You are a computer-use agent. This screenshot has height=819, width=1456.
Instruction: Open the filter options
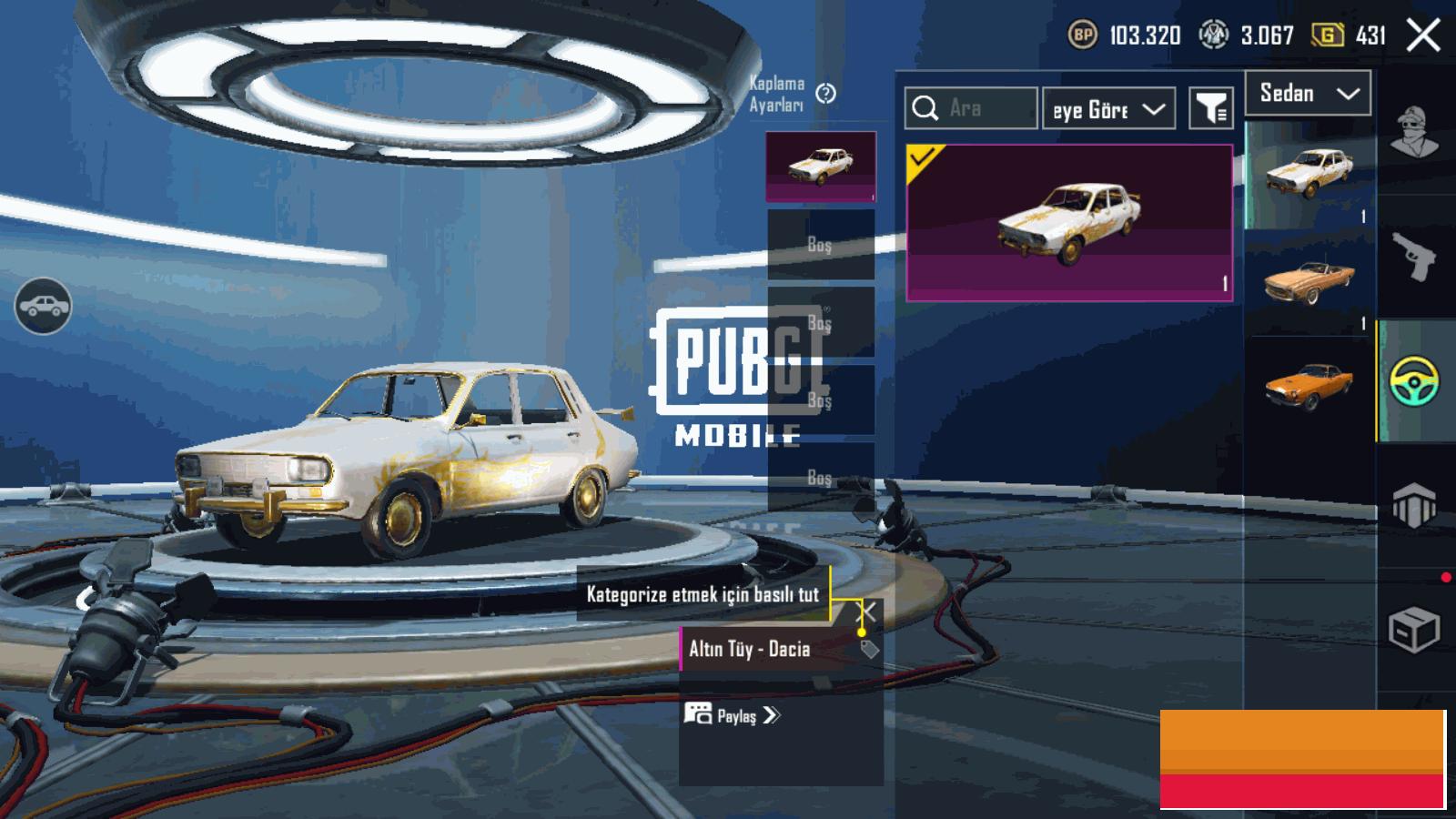[1210, 109]
